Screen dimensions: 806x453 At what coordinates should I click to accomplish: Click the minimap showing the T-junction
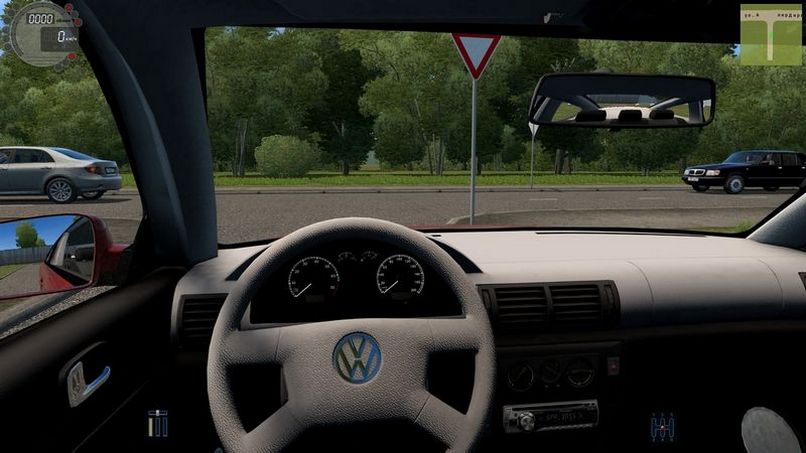[x=770, y=35]
